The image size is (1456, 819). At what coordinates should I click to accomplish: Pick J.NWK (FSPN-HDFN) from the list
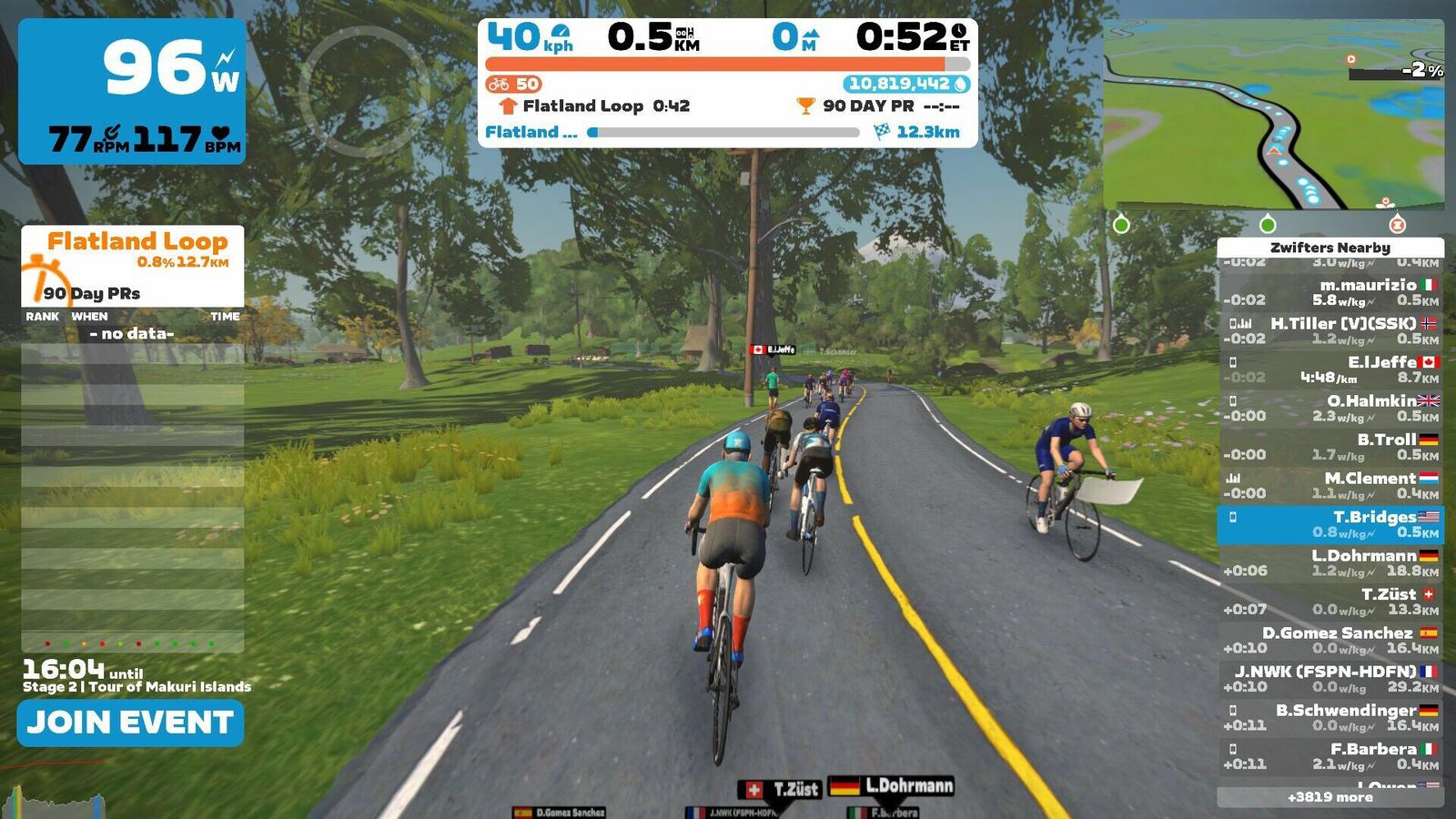[x=1330, y=679]
